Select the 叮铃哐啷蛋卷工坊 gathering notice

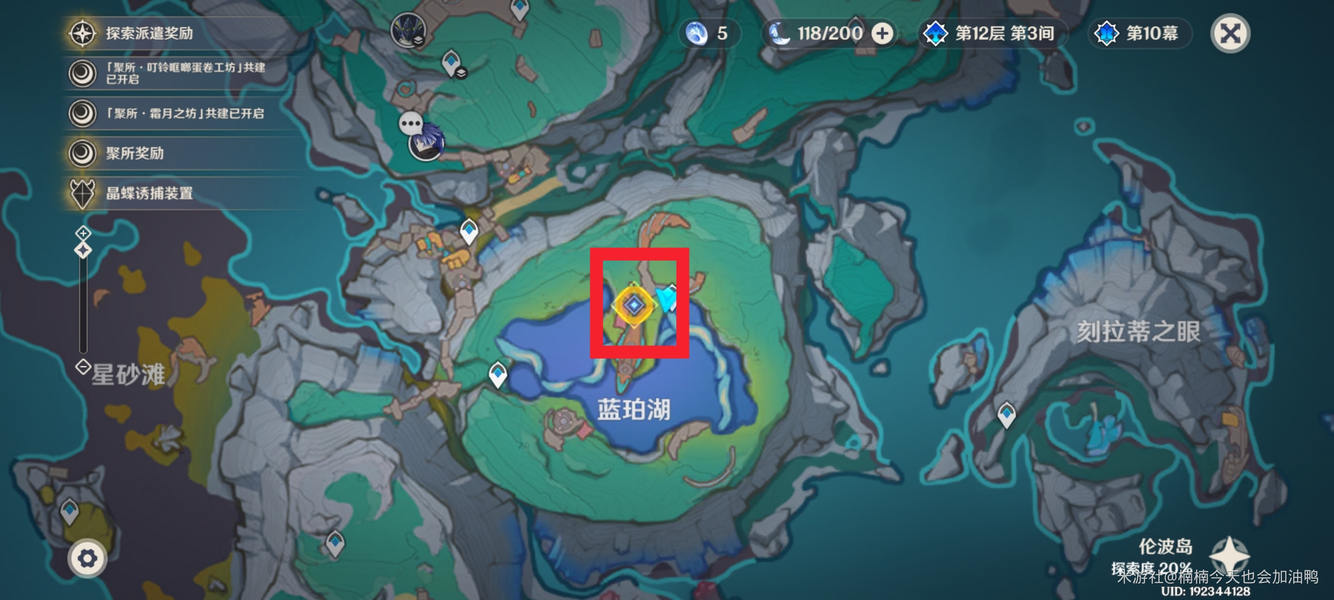point(185,73)
